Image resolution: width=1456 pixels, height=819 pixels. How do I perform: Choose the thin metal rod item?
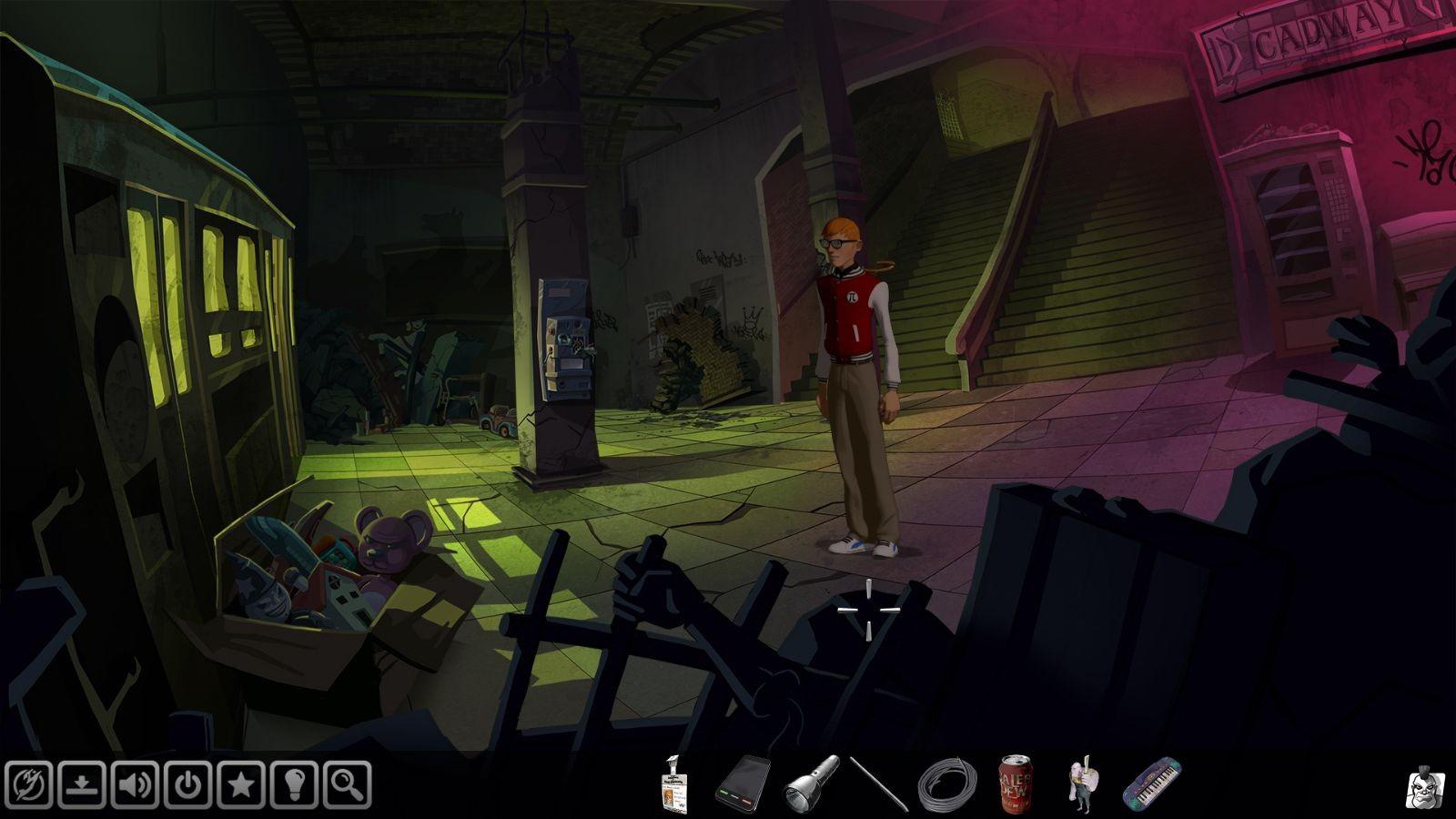coord(879,783)
